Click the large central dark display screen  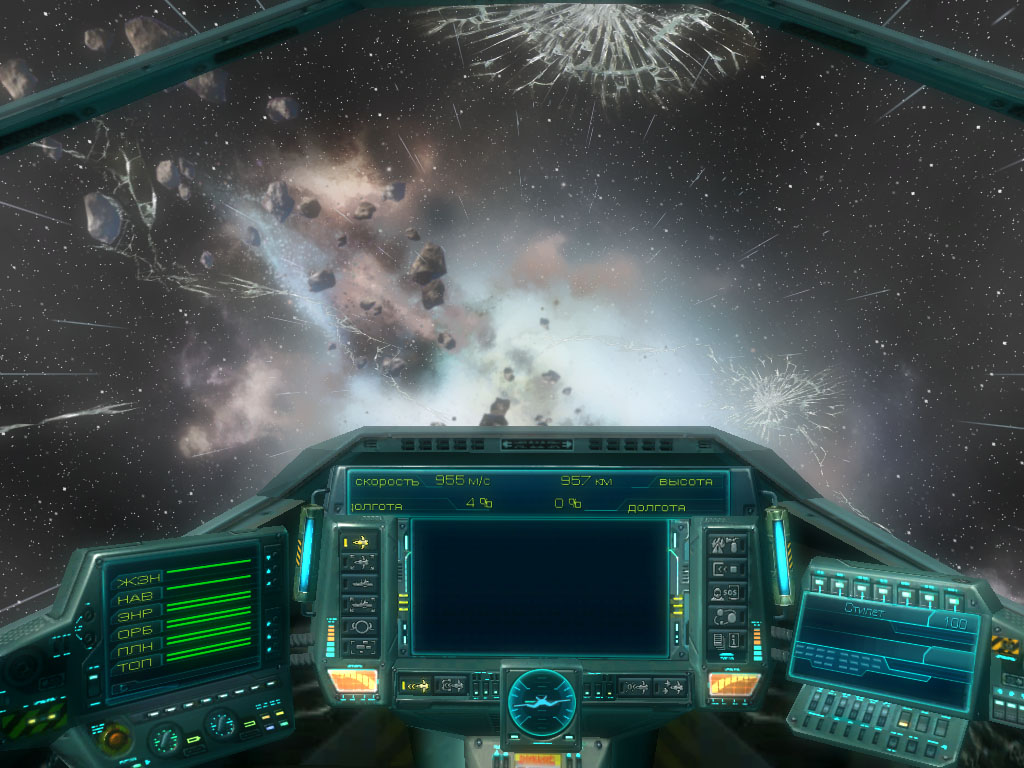(539, 586)
